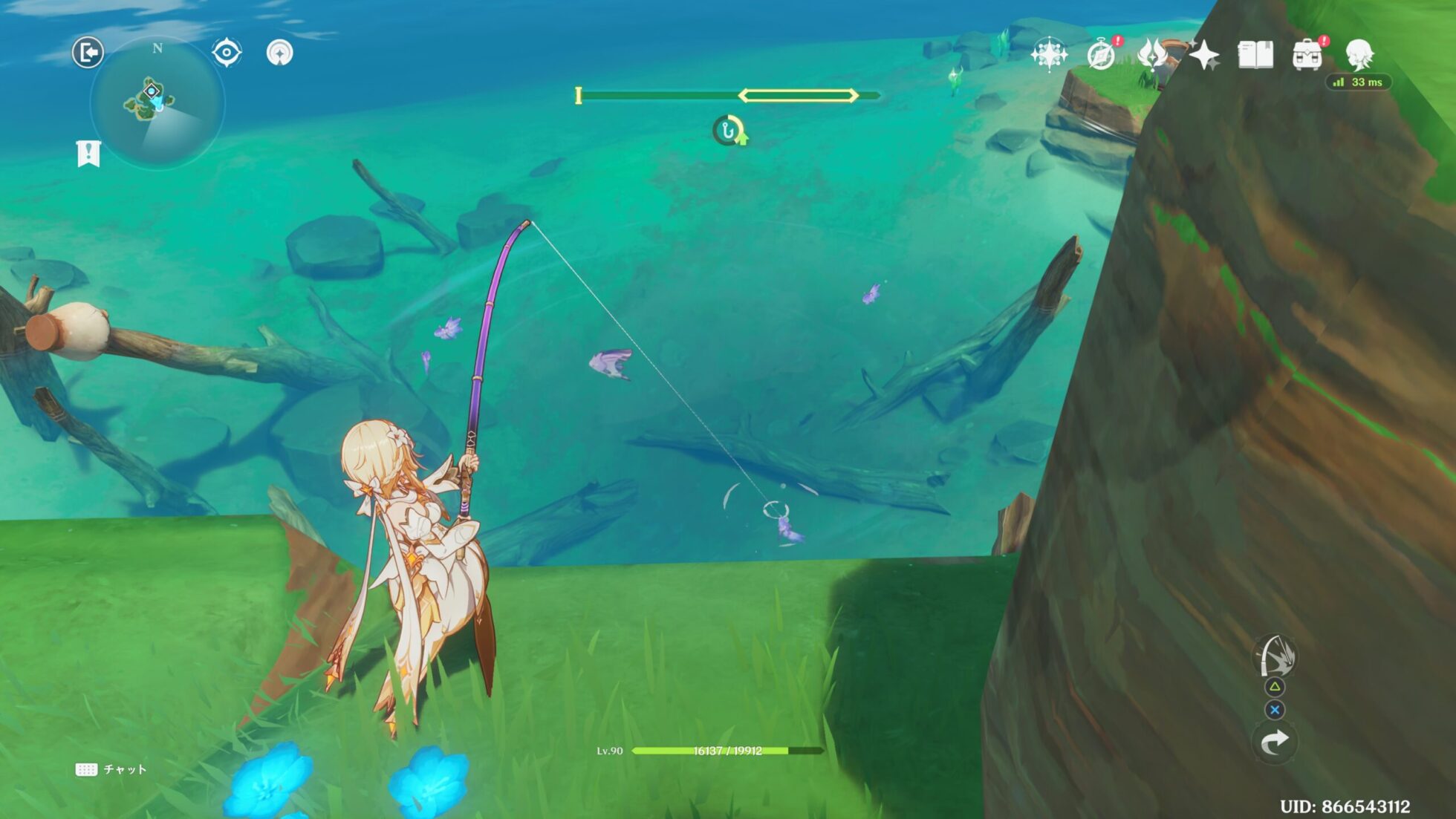The image size is (1456, 819).
Task: Click the fishing rod reel button
Action: pyautogui.click(x=1275, y=656)
